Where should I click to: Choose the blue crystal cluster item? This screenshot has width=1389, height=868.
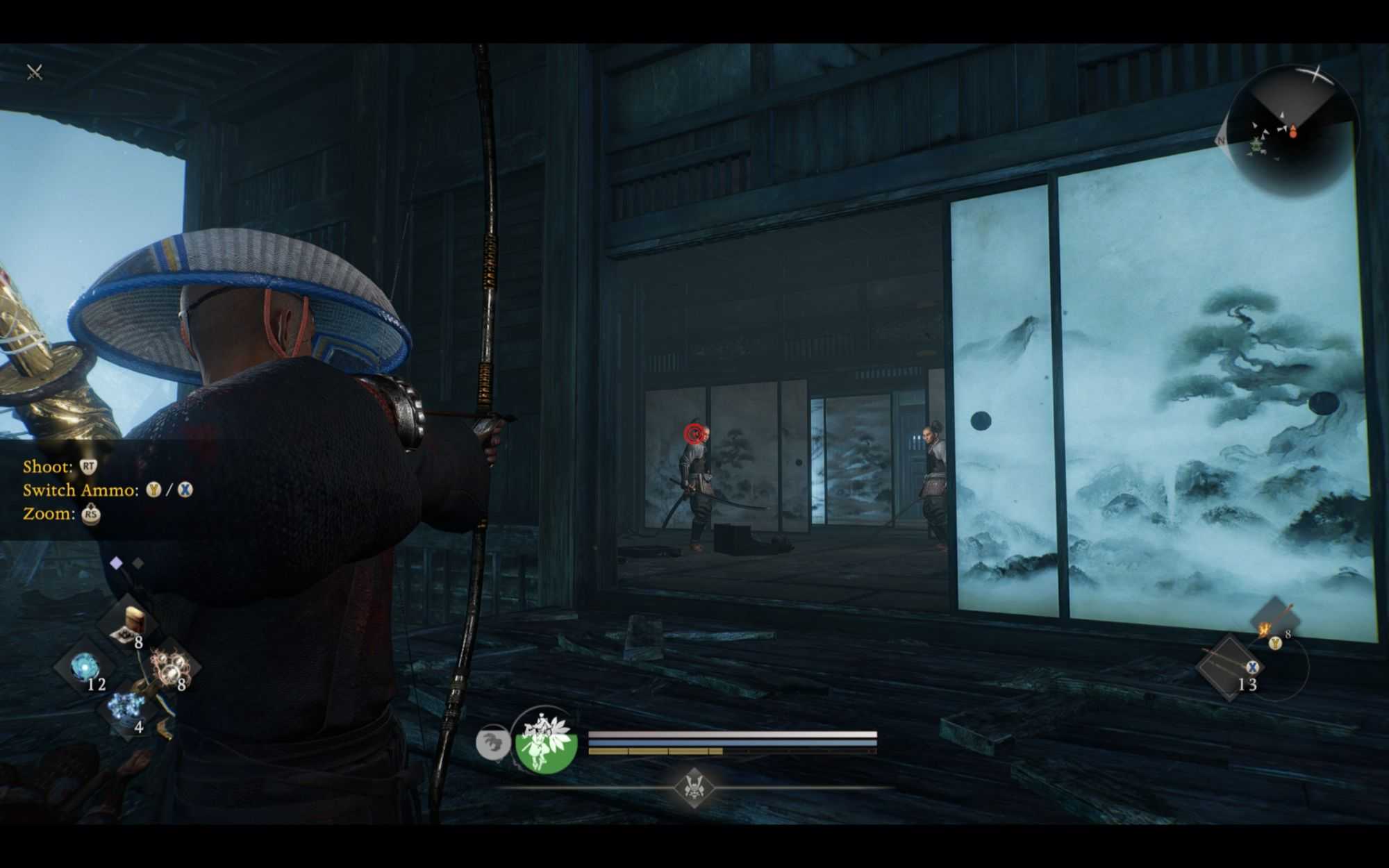point(127,708)
